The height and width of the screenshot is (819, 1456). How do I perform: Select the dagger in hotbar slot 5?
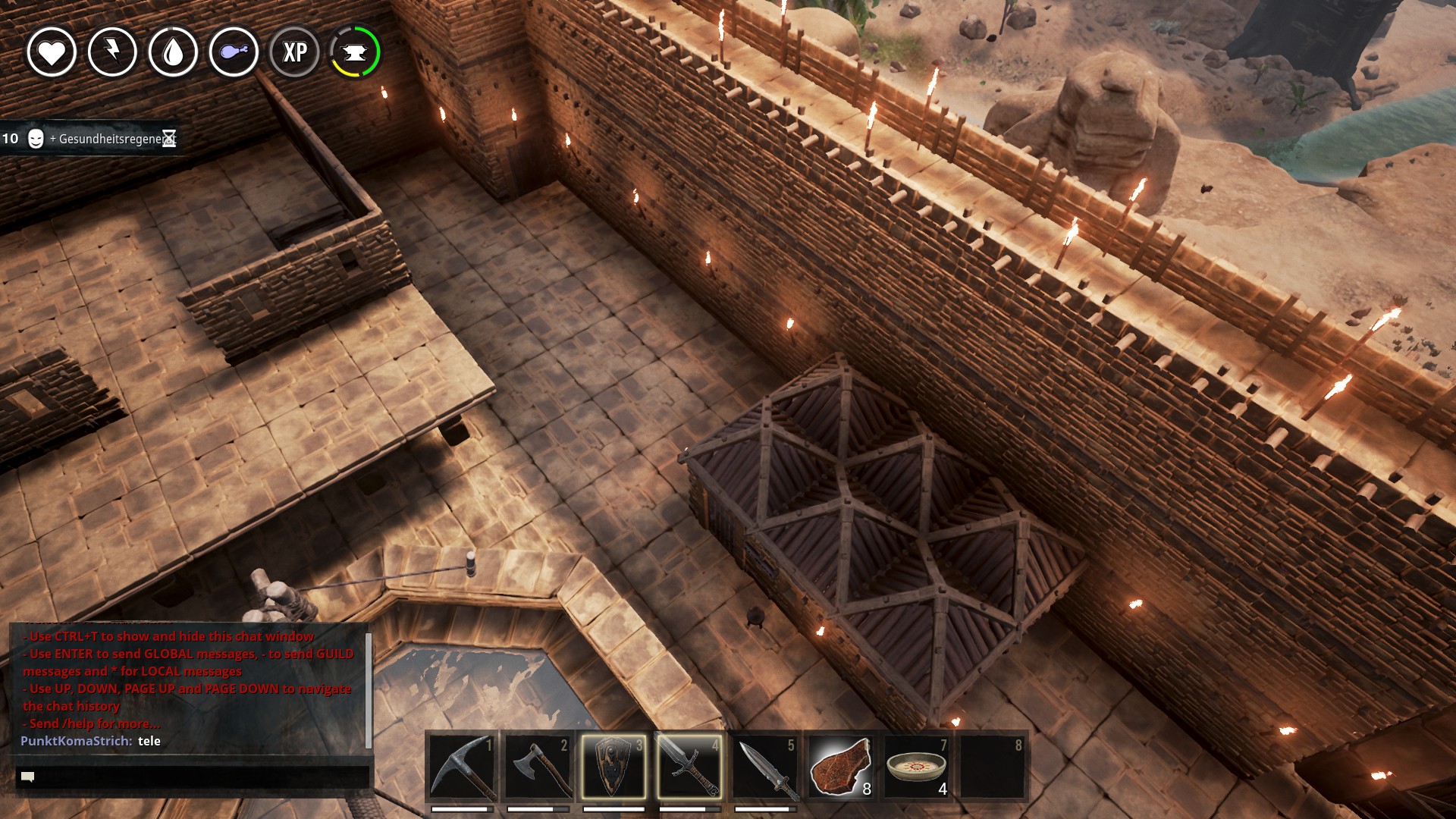[x=765, y=767]
